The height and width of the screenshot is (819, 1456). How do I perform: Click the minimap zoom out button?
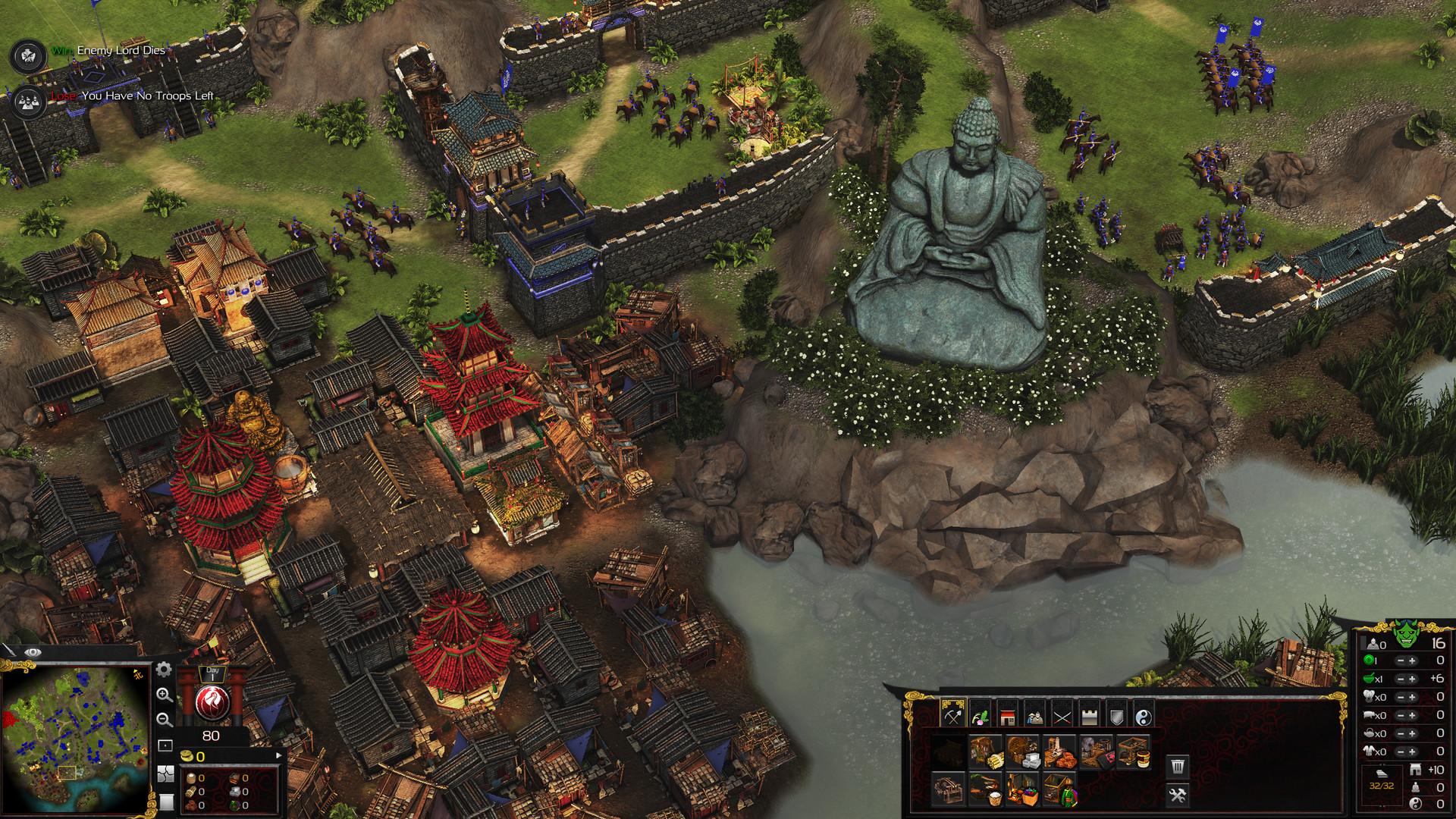pos(164,720)
